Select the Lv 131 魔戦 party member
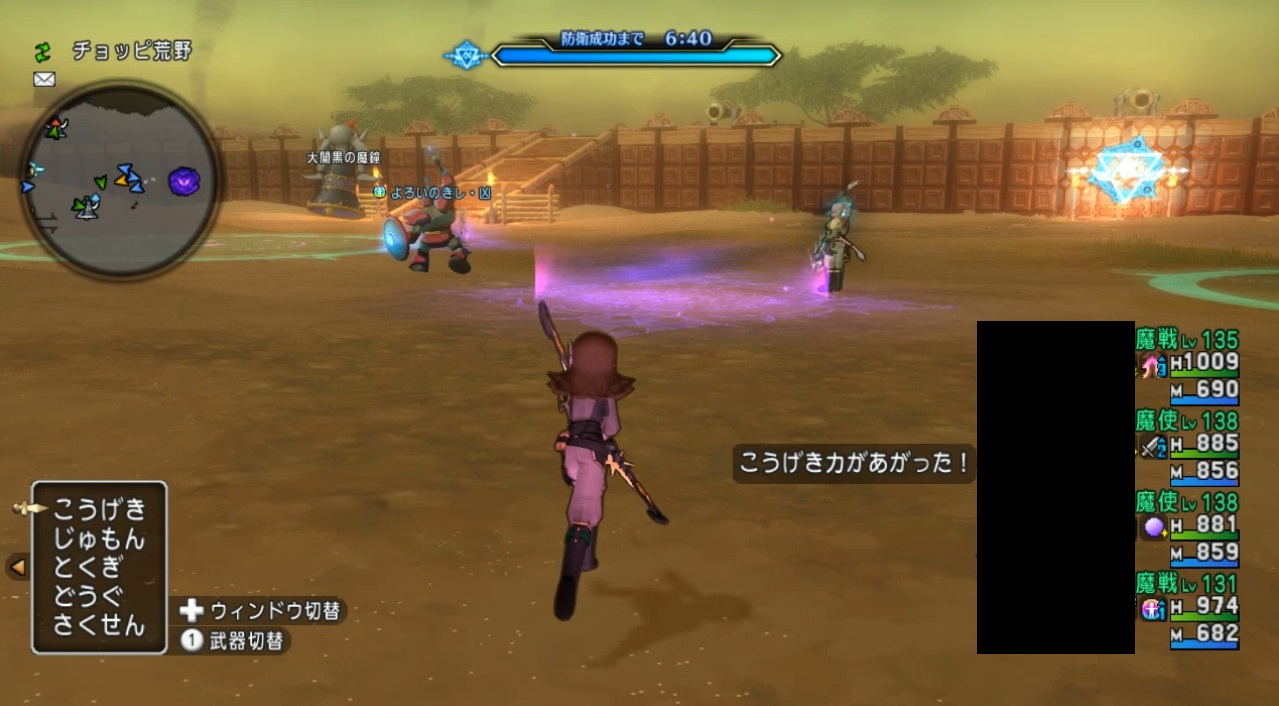Image resolution: width=1279 pixels, height=706 pixels. point(1188,609)
